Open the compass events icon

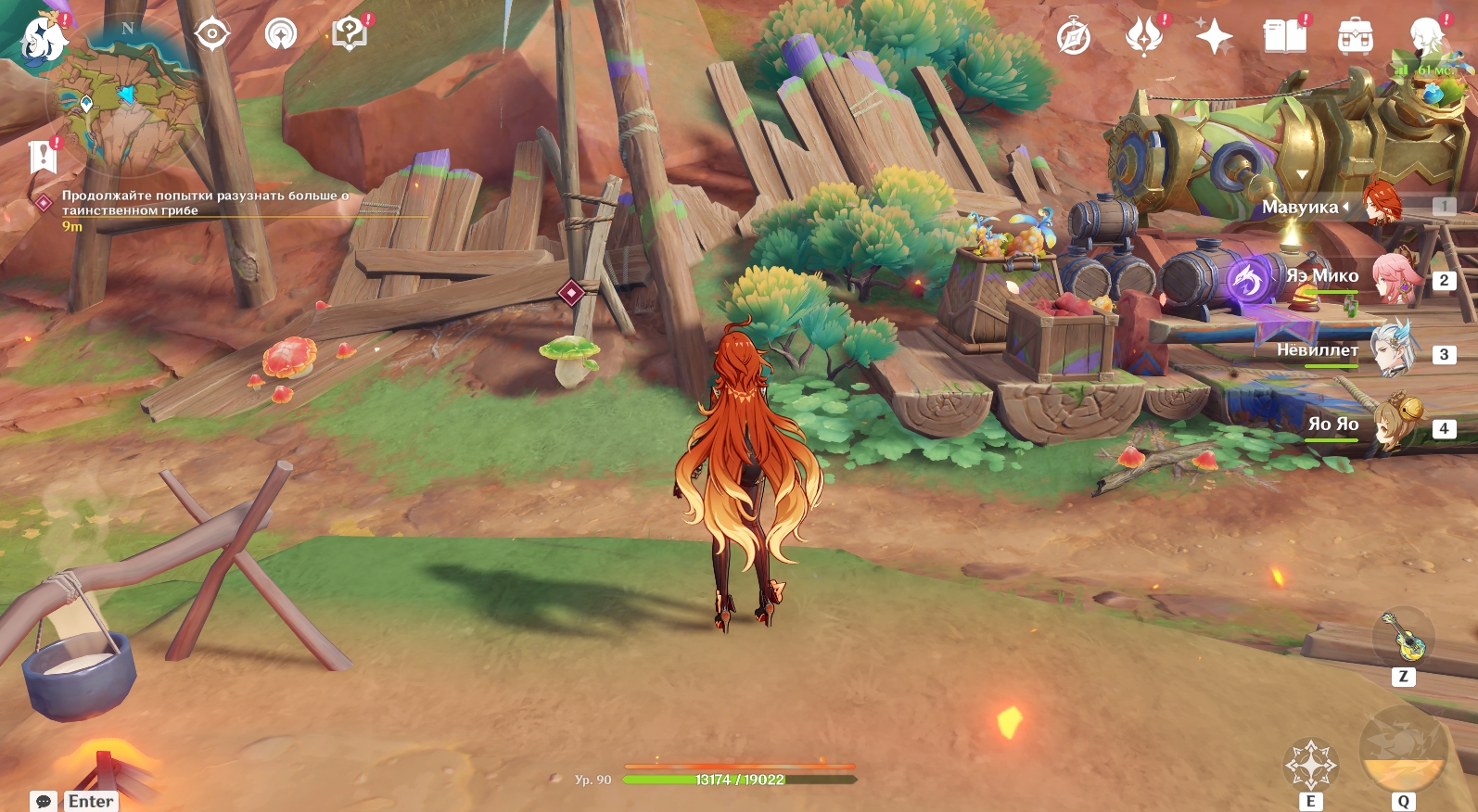(1074, 37)
